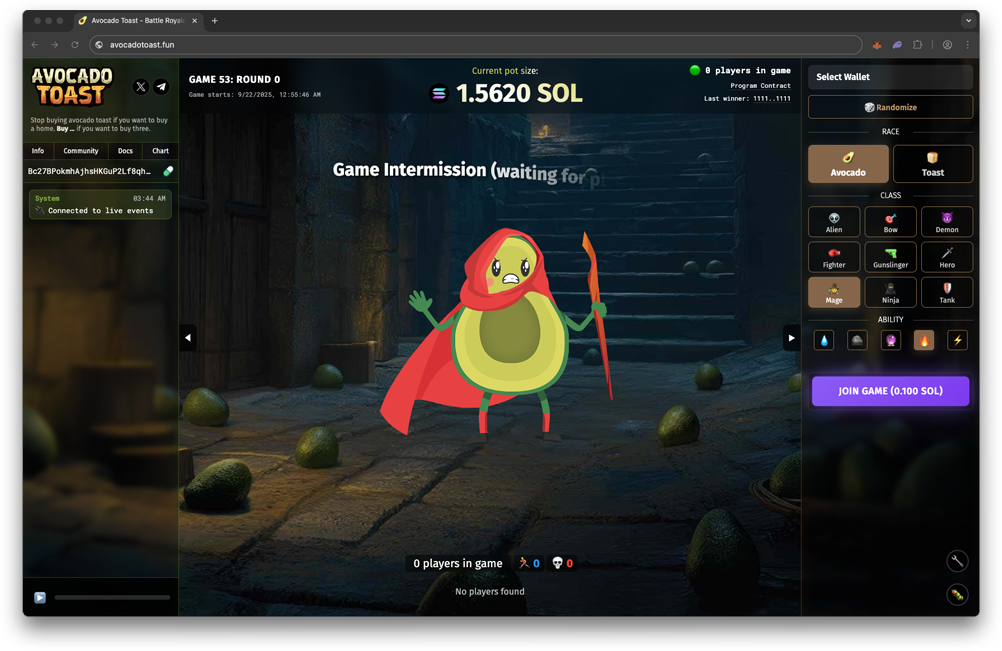Pick the Alien class

[x=834, y=222]
